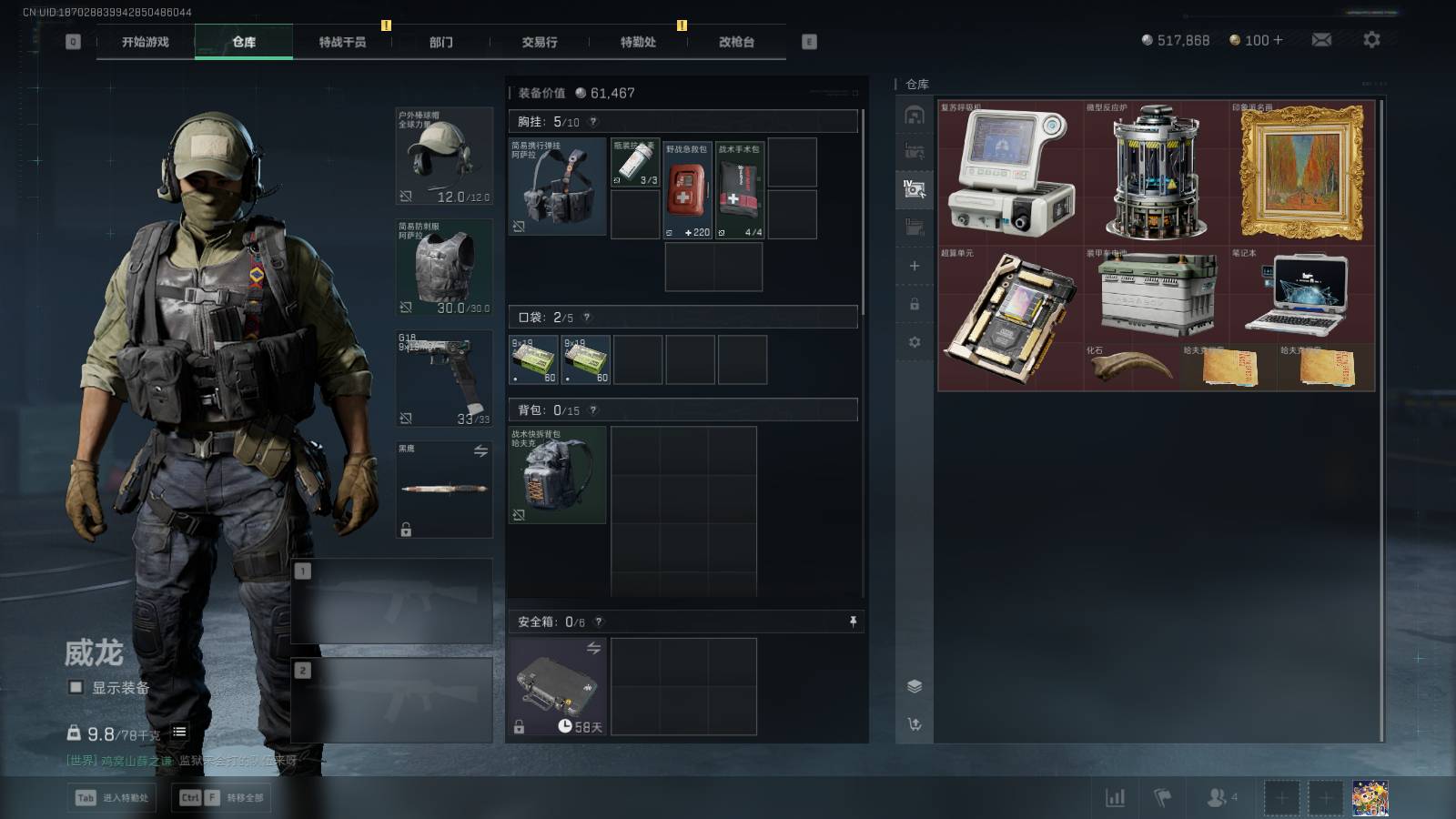The image size is (1456, 819).
Task: Pick the laptop item in the stash
Action: click(1301, 293)
